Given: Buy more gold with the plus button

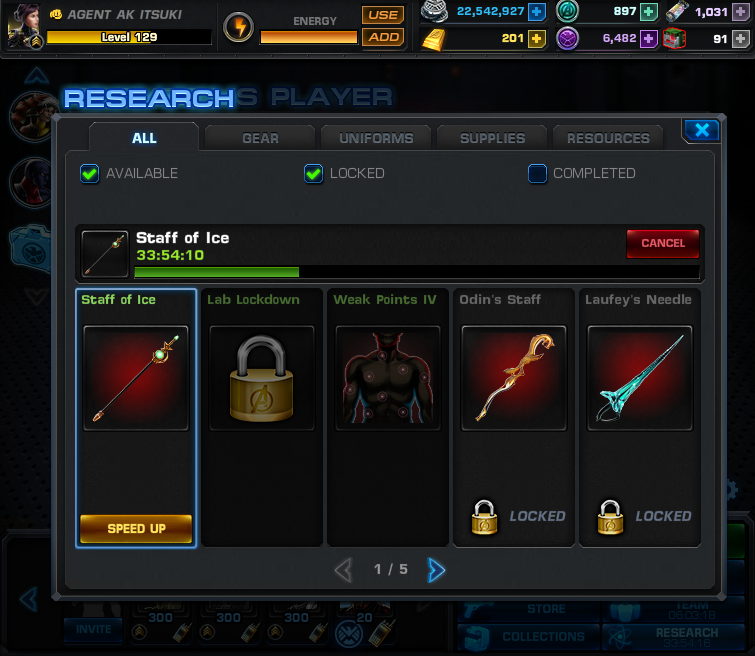Looking at the screenshot, I should click(x=537, y=39).
